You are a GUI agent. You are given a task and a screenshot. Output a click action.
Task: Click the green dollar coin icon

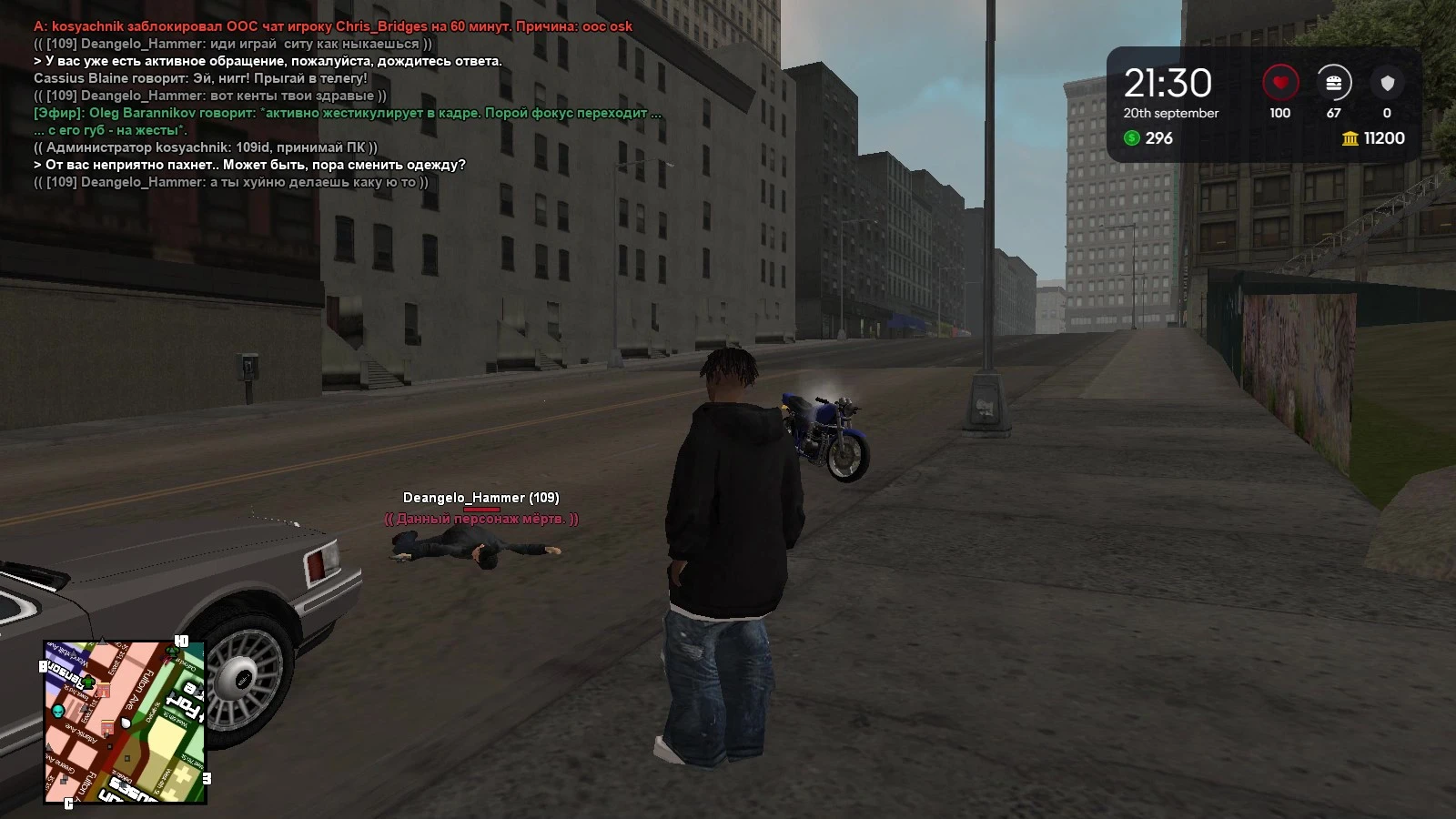(1131, 138)
